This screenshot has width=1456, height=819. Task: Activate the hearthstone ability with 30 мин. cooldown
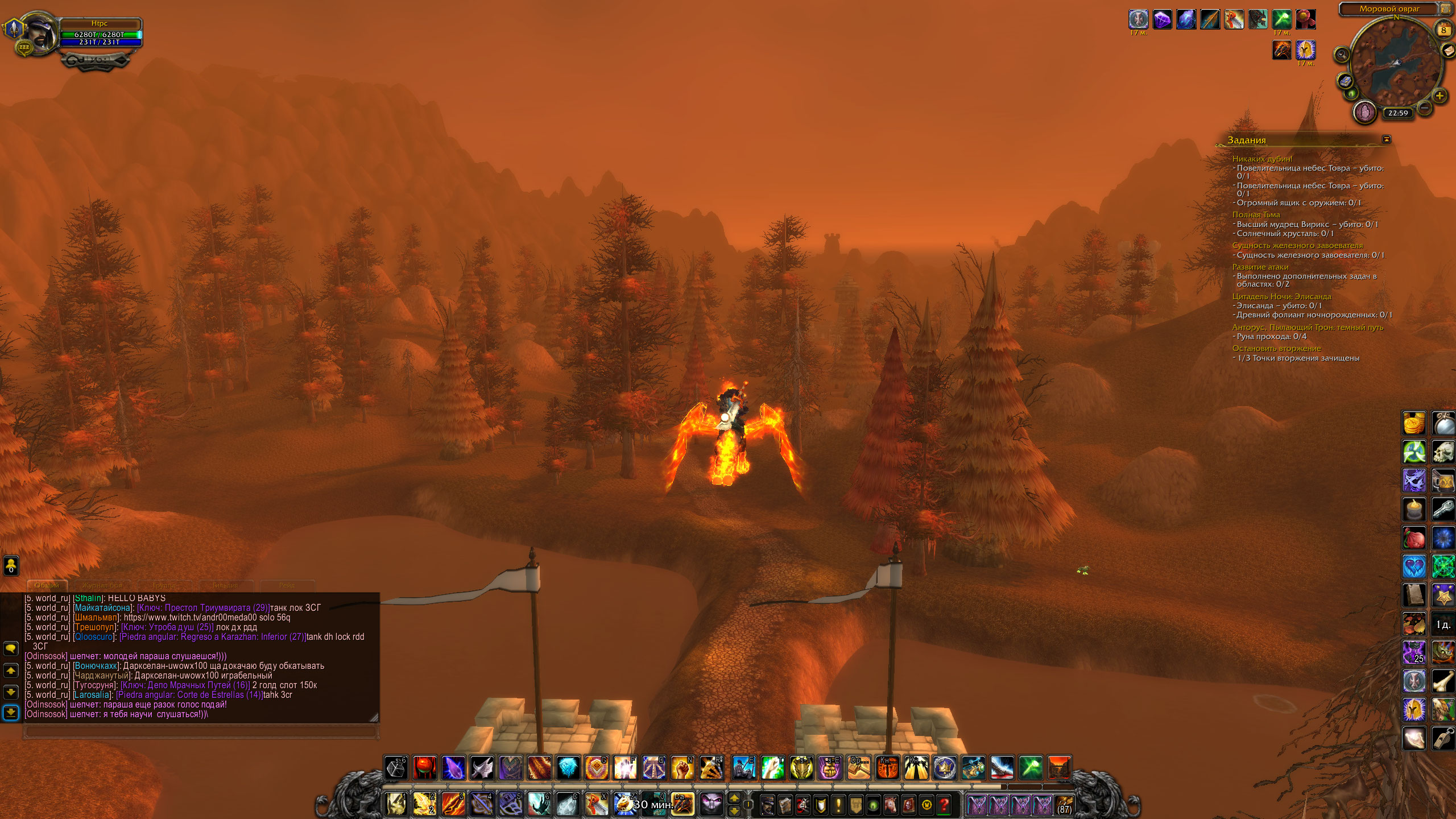(x=624, y=804)
